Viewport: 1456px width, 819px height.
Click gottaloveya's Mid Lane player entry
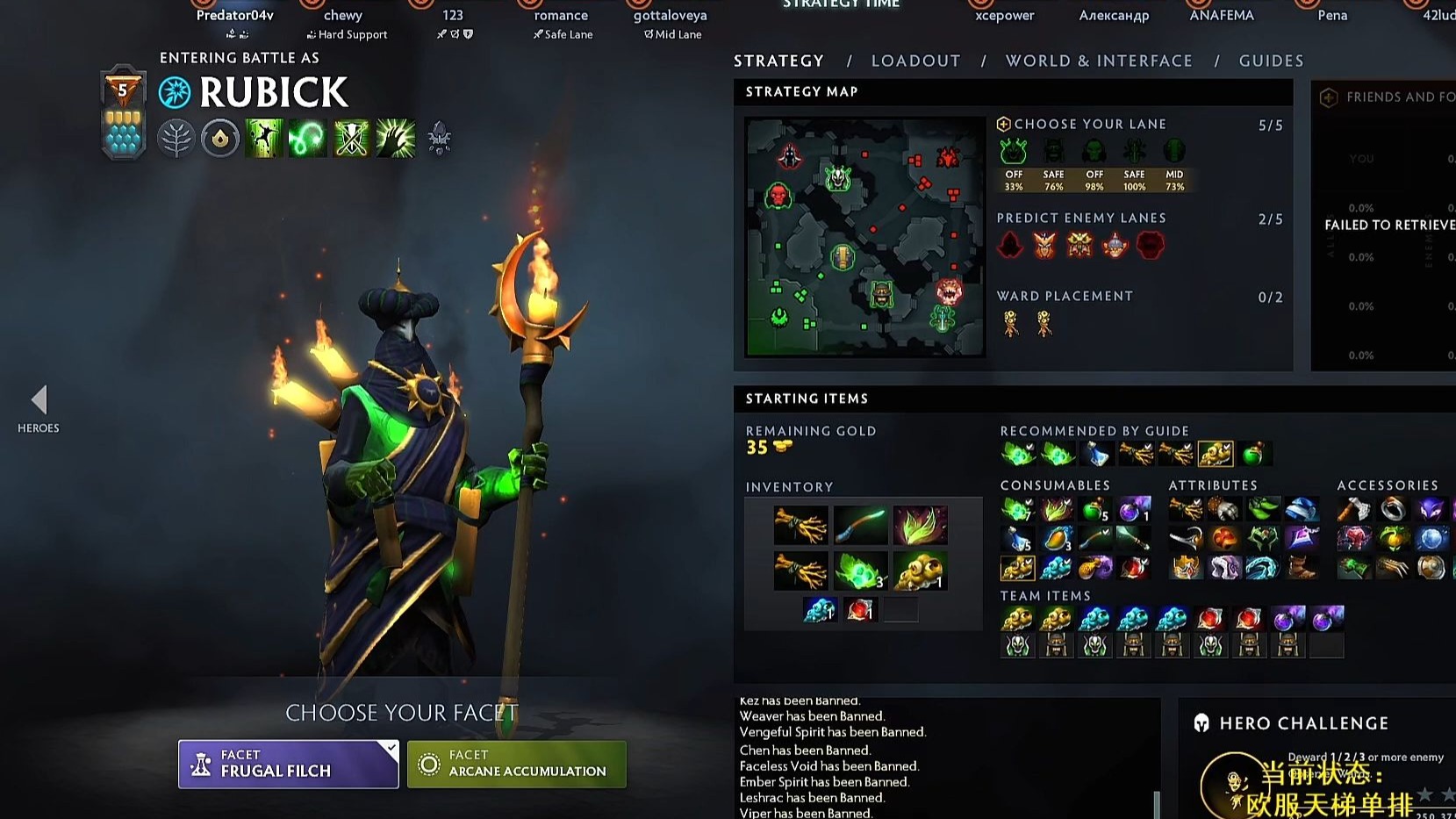coord(670,24)
